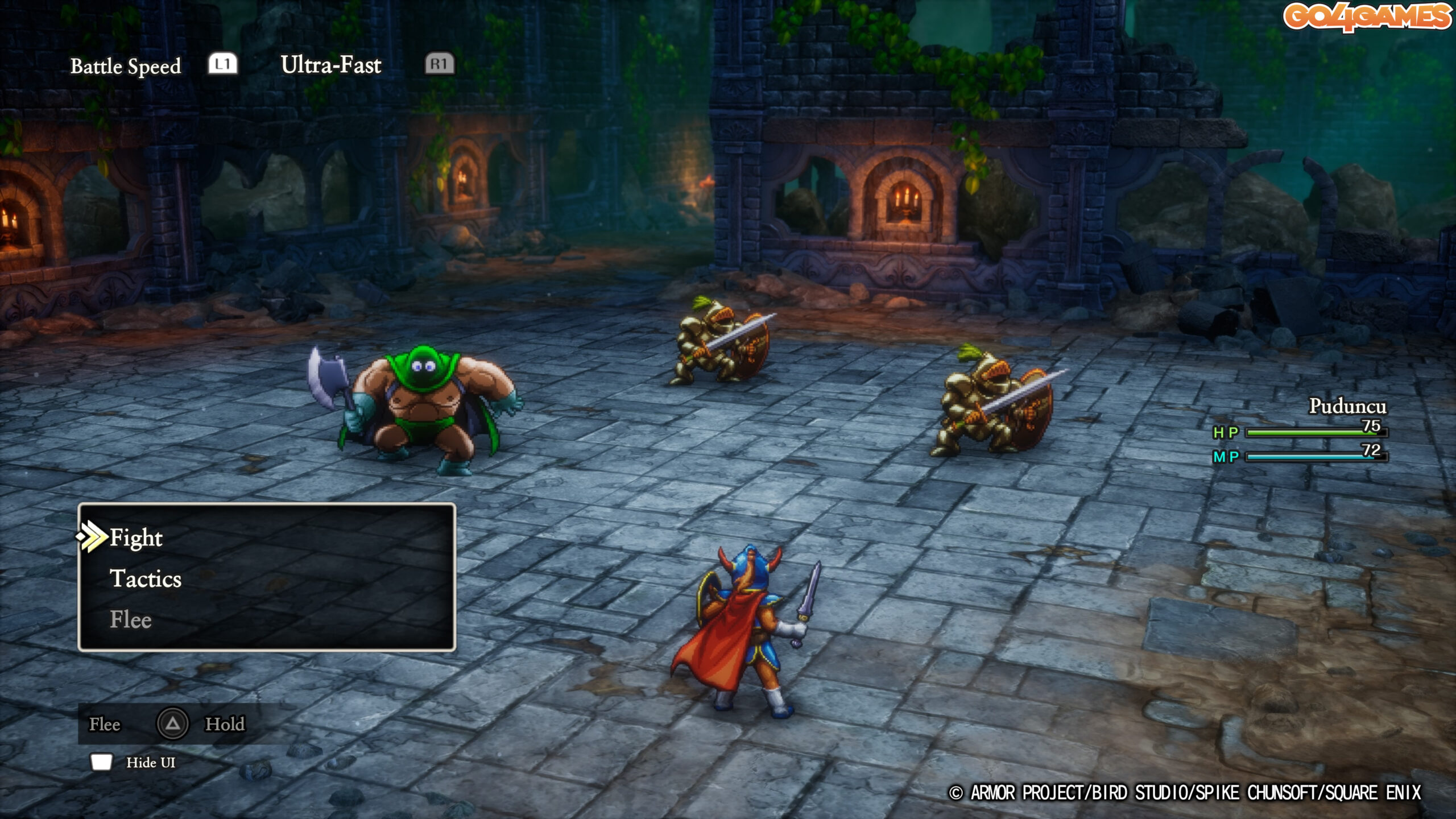Viewport: 1456px width, 819px height.
Task: Choose Flee in the battle menu
Action: 131,619
